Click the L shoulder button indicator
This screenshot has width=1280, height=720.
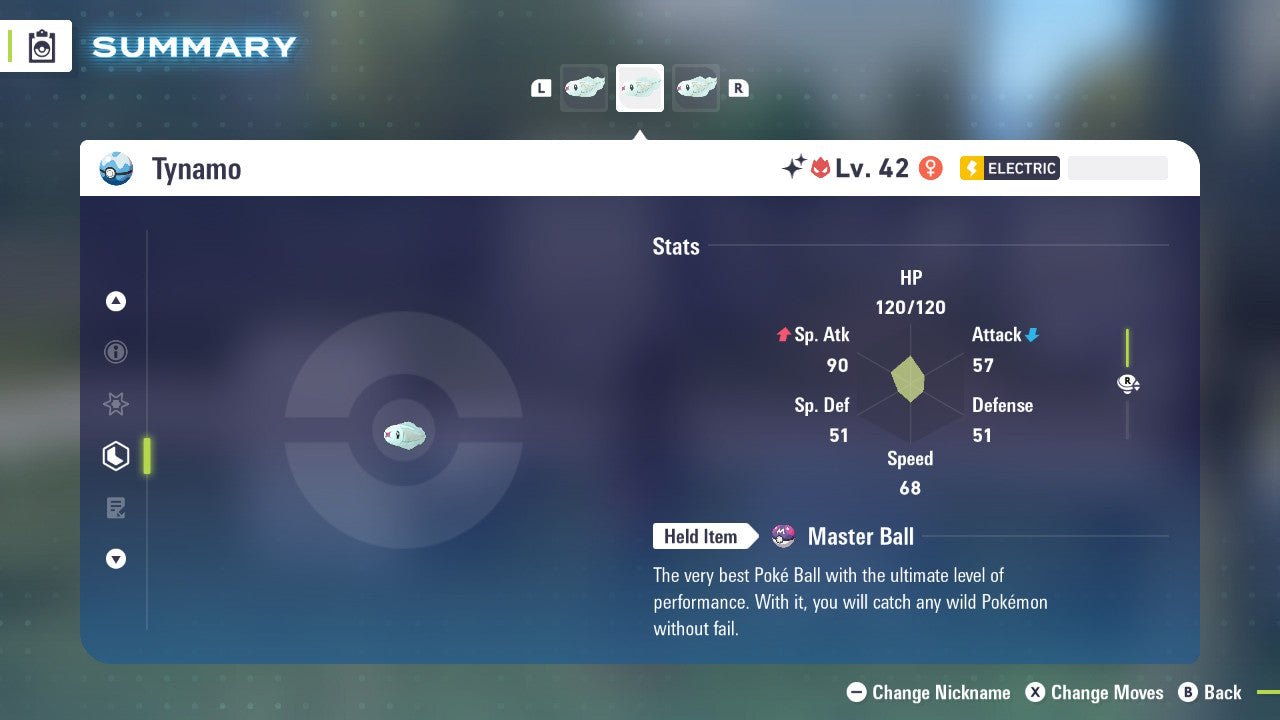pos(540,87)
